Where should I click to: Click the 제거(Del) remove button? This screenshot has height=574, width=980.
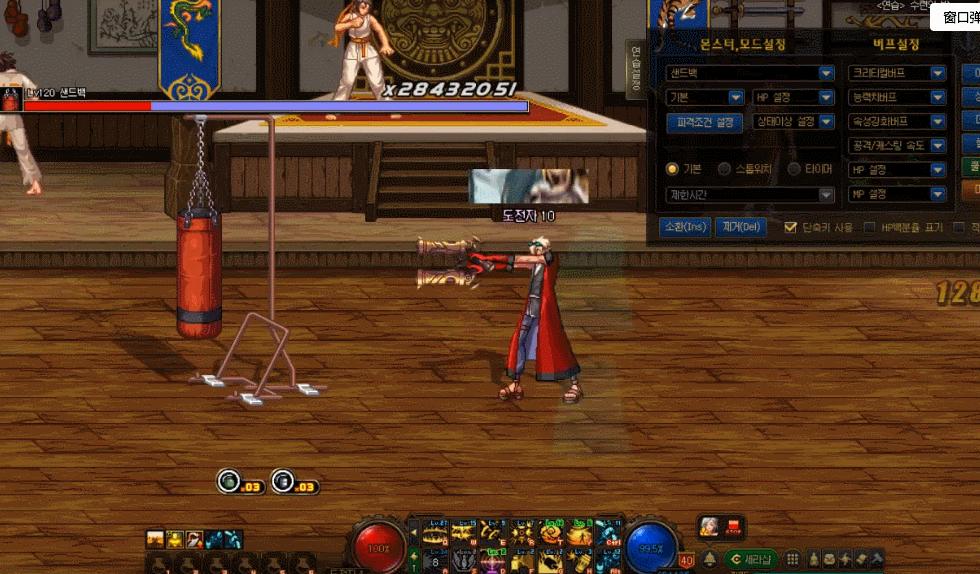pyautogui.click(x=740, y=227)
